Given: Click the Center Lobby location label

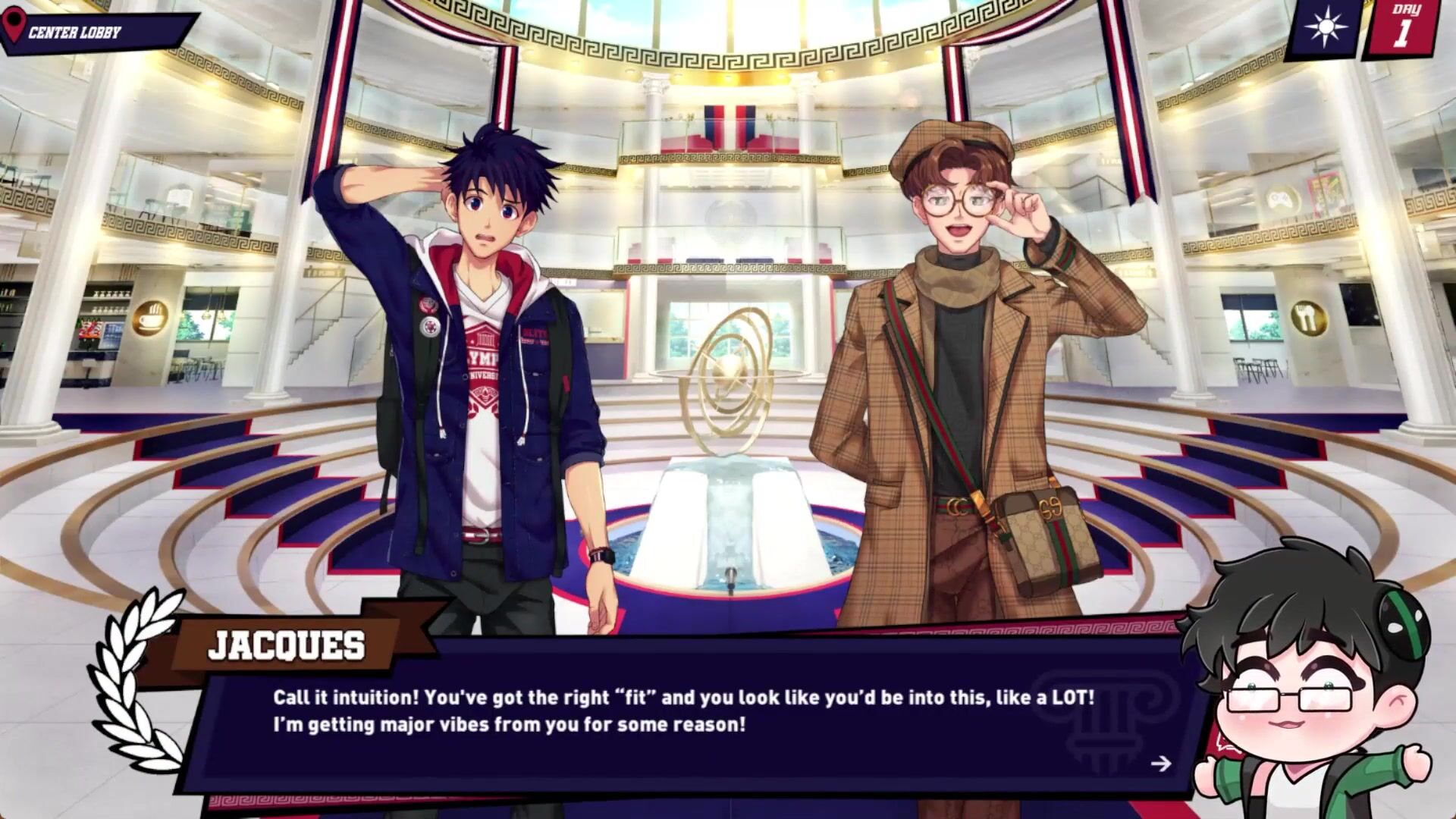Looking at the screenshot, I should pos(74,33).
